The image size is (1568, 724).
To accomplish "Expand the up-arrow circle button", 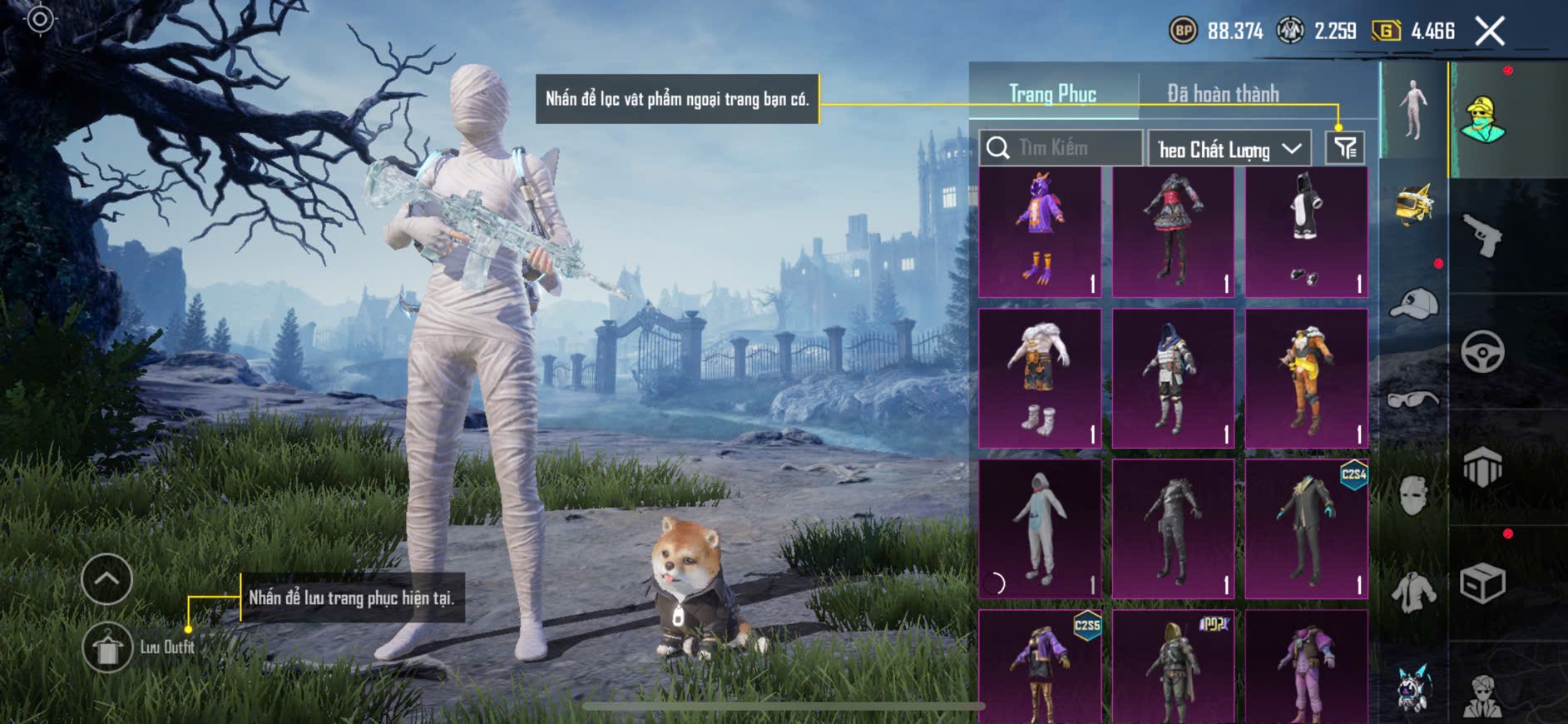I will 106,579.
